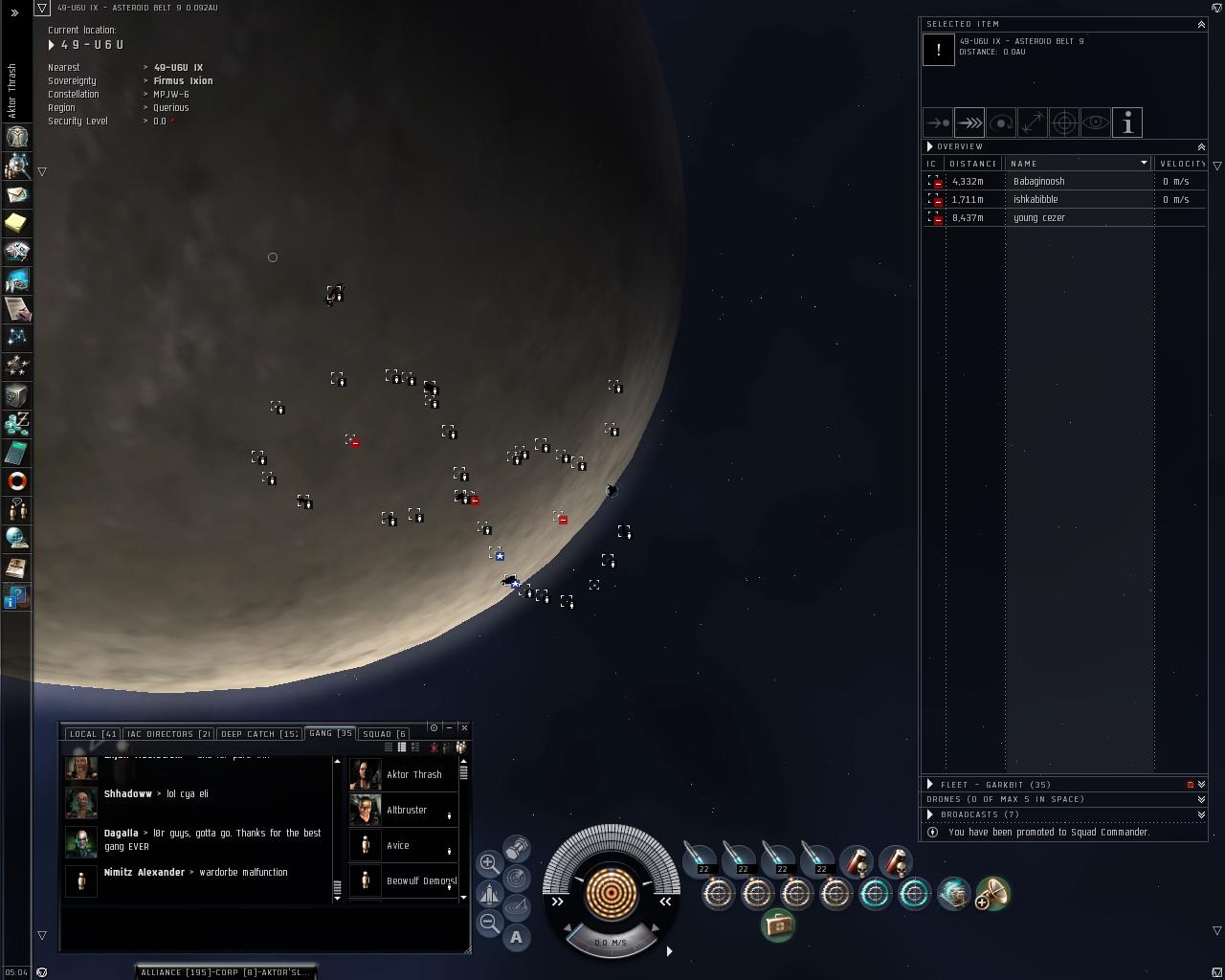The width and height of the screenshot is (1225, 980).
Task: Click the zoom-in magnifier beside the ship HUD
Action: [x=489, y=863]
